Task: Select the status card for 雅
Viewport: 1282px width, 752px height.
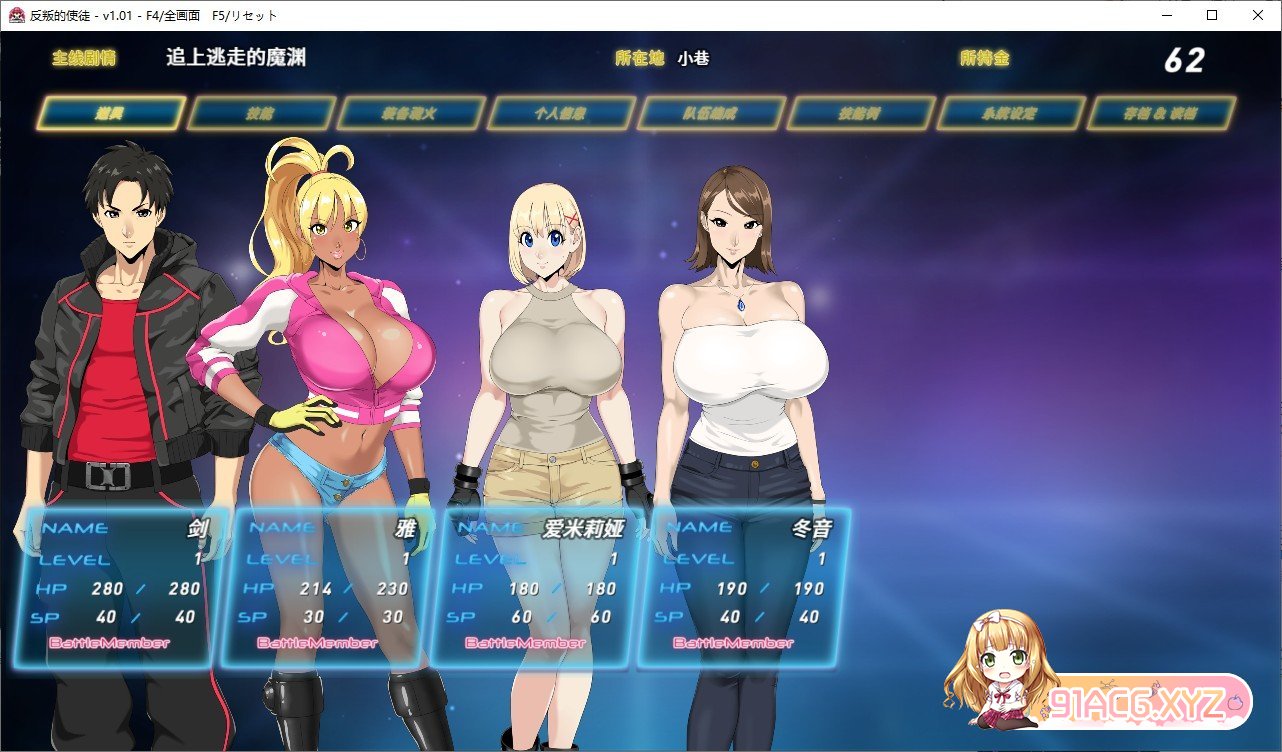Action: [x=328, y=586]
